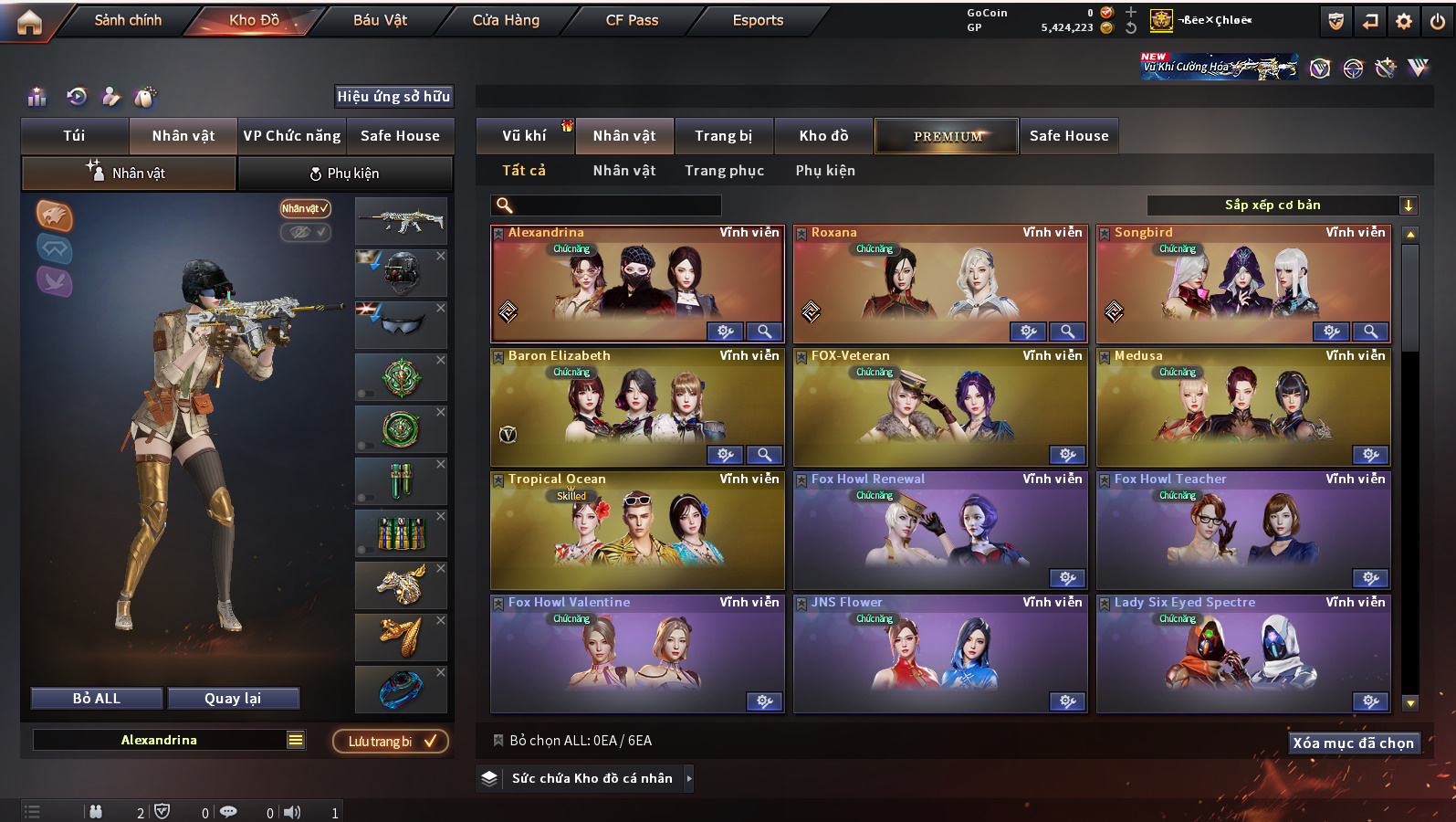The image size is (1456, 822).
Task: Click the Bỏ ALL button
Action: tap(97, 699)
